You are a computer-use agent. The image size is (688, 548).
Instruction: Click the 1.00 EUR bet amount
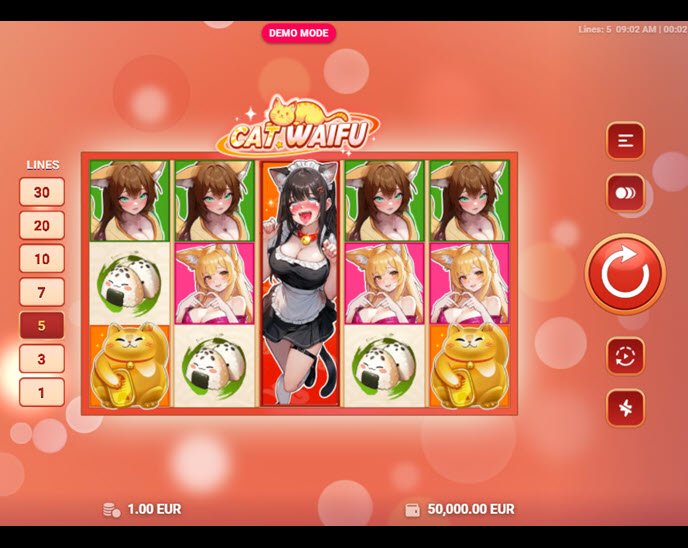(x=153, y=509)
